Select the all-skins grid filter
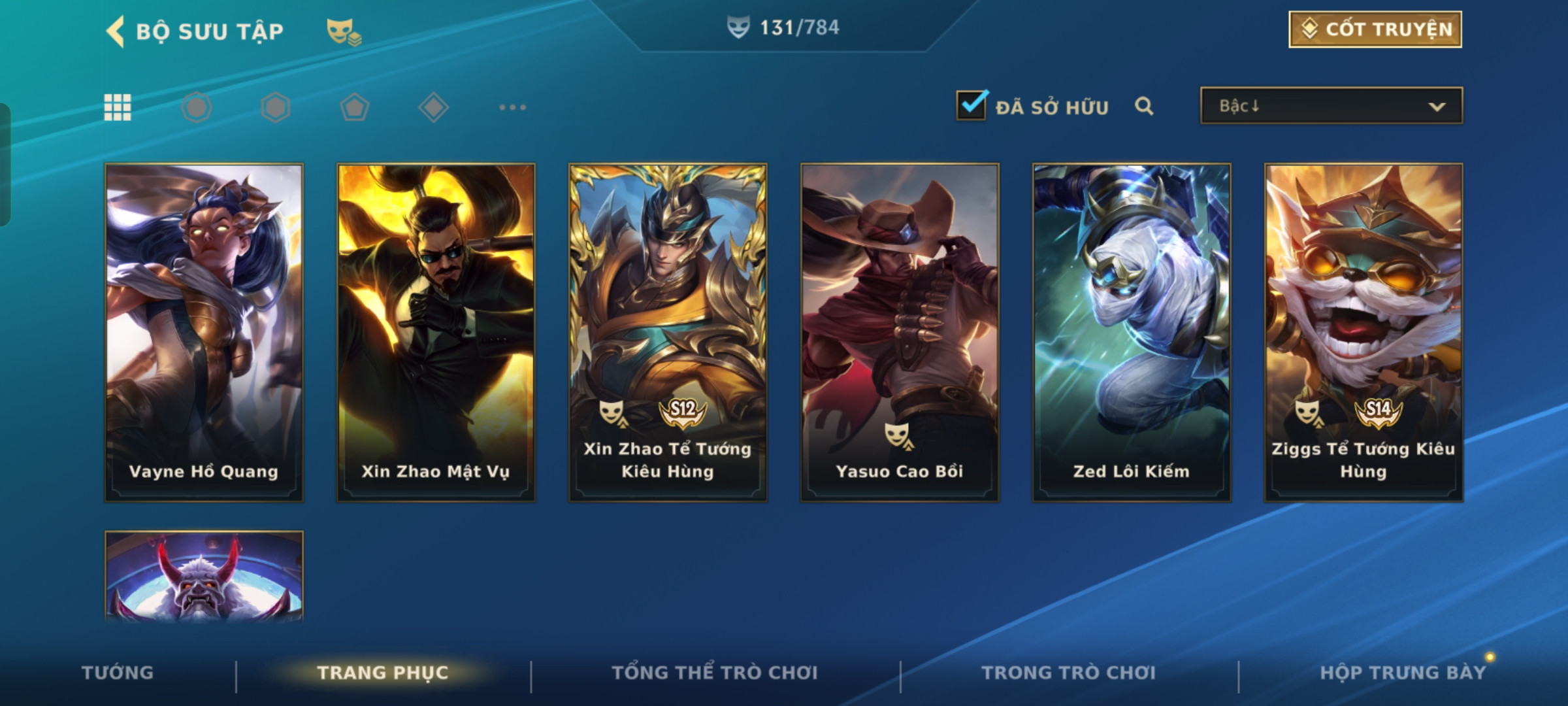 pos(118,107)
